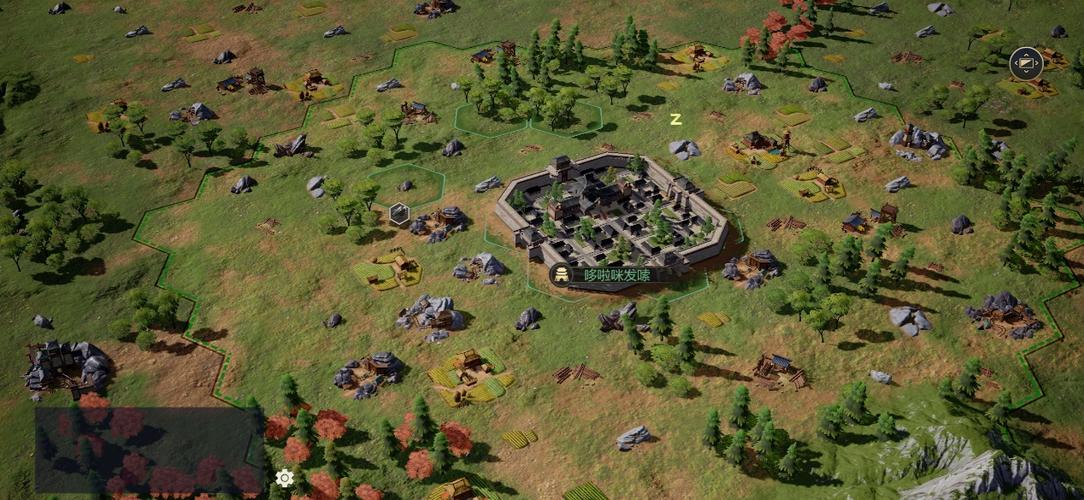Open settings via the gear icon
Viewport: 1084px width, 500px height.
pyautogui.click(x=285, y=478)
